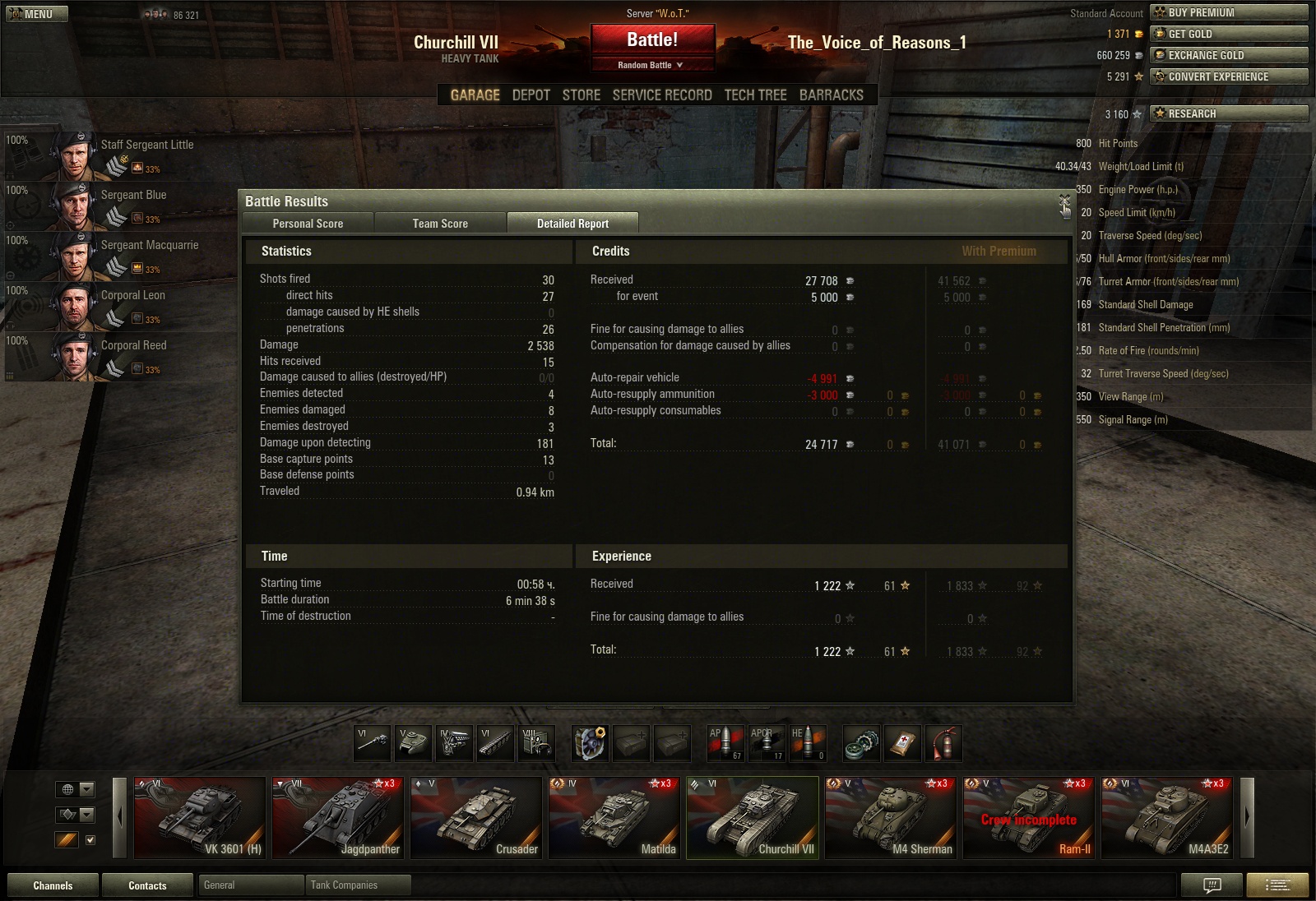The width and height of the screenshot is (1316, 901).
Task: Open the Get Gold option
Action: (x=1229, y=34)
